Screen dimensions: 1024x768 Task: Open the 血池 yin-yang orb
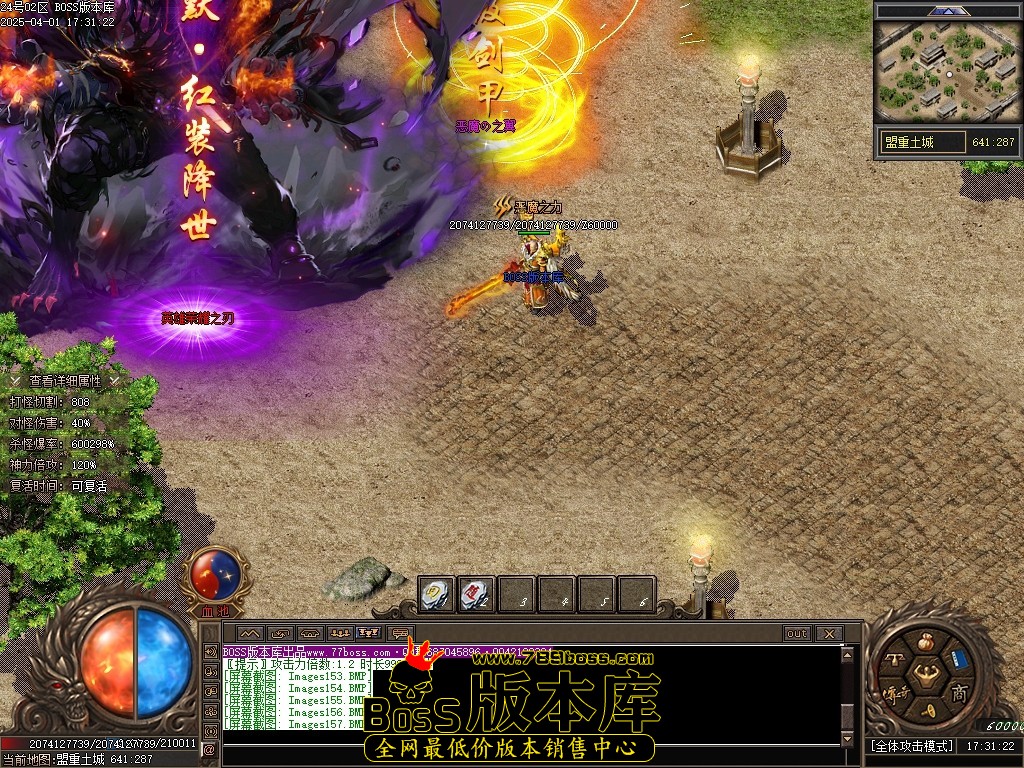217,573
